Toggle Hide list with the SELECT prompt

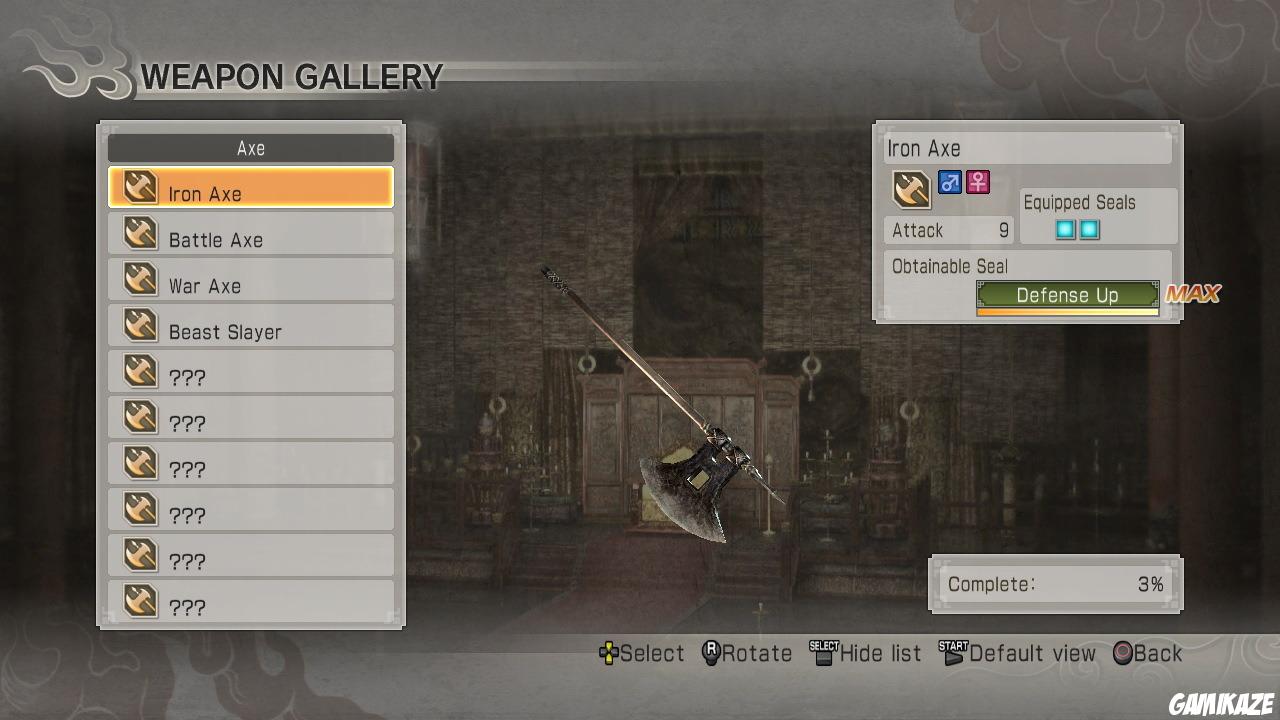click(x=866, y=653)
